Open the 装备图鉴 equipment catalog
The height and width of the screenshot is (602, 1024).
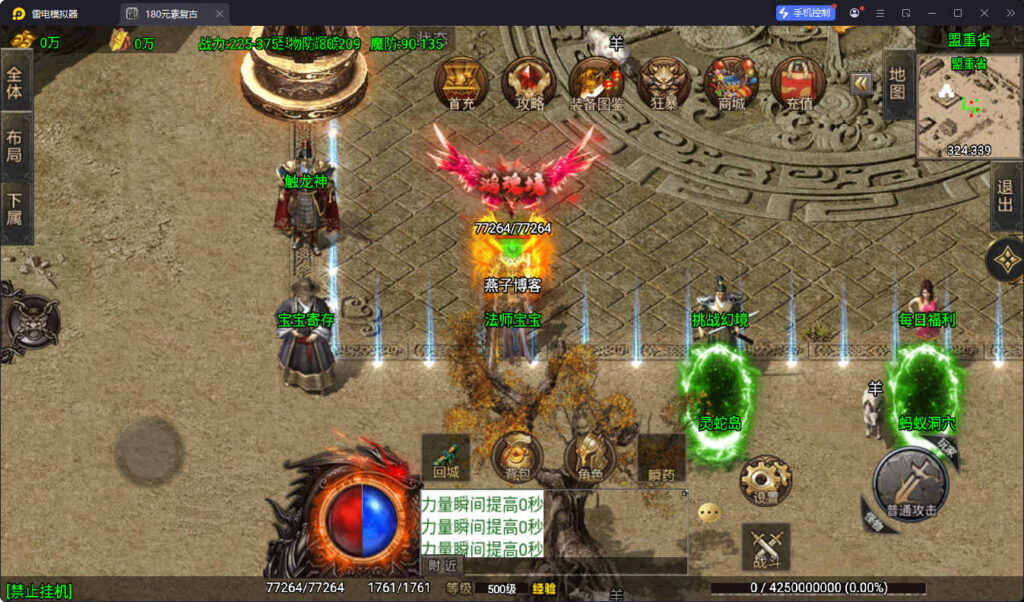pos(596,82)
